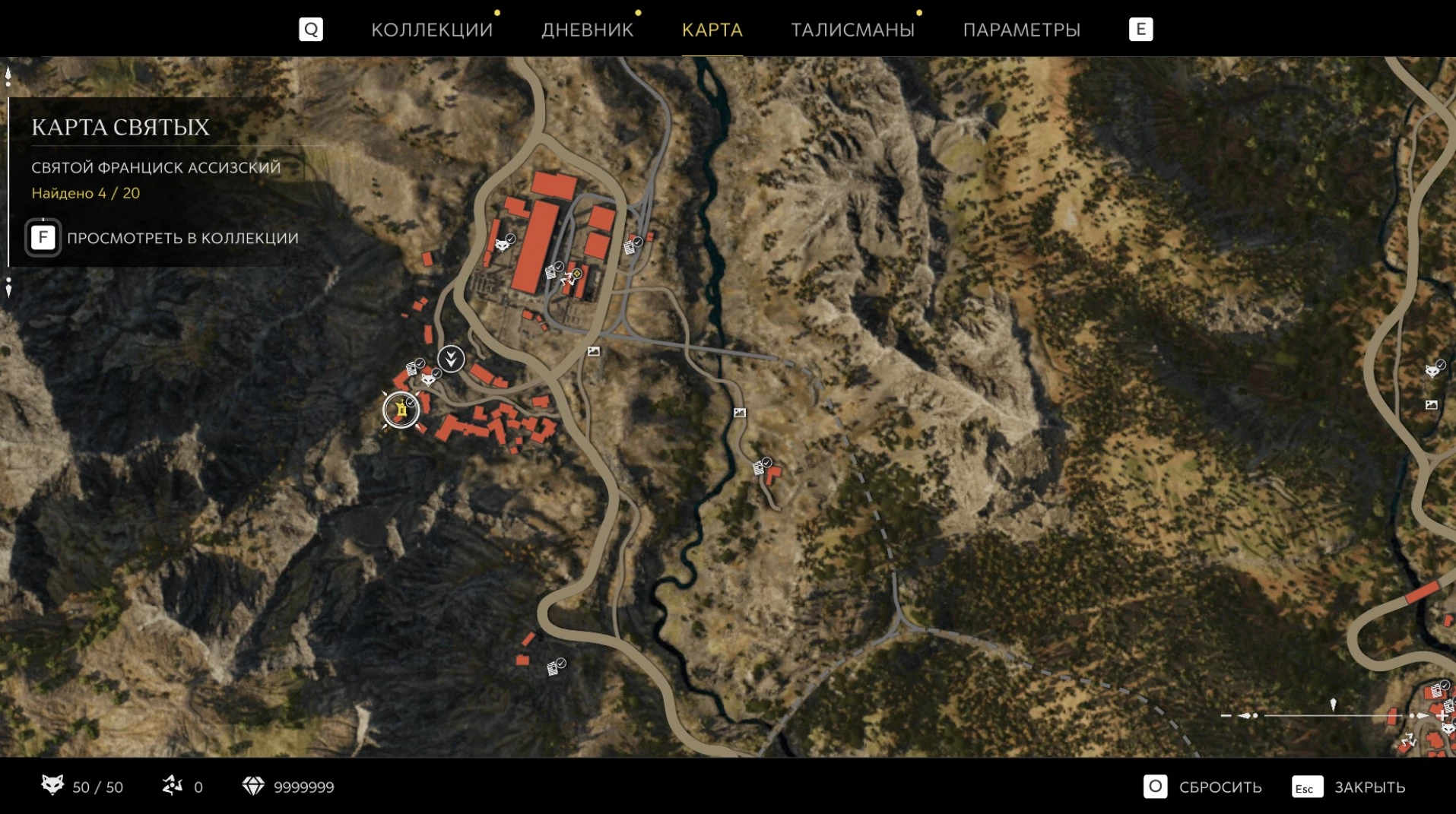
Task: Zoom in with the plus sign
Action: [x=1442, y=715]
